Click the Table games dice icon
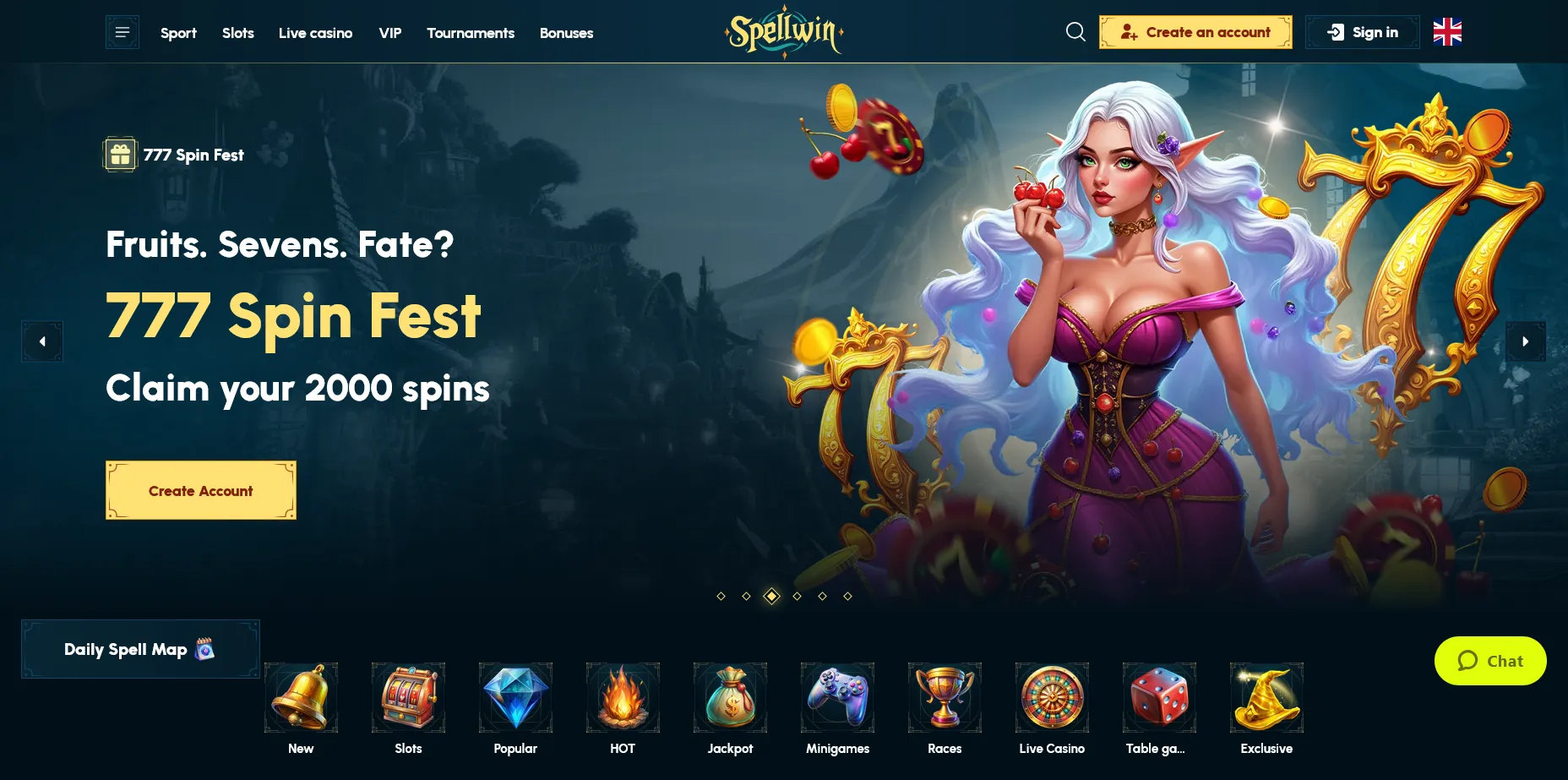The image size is (1568, 780). tap(1159, 698)
